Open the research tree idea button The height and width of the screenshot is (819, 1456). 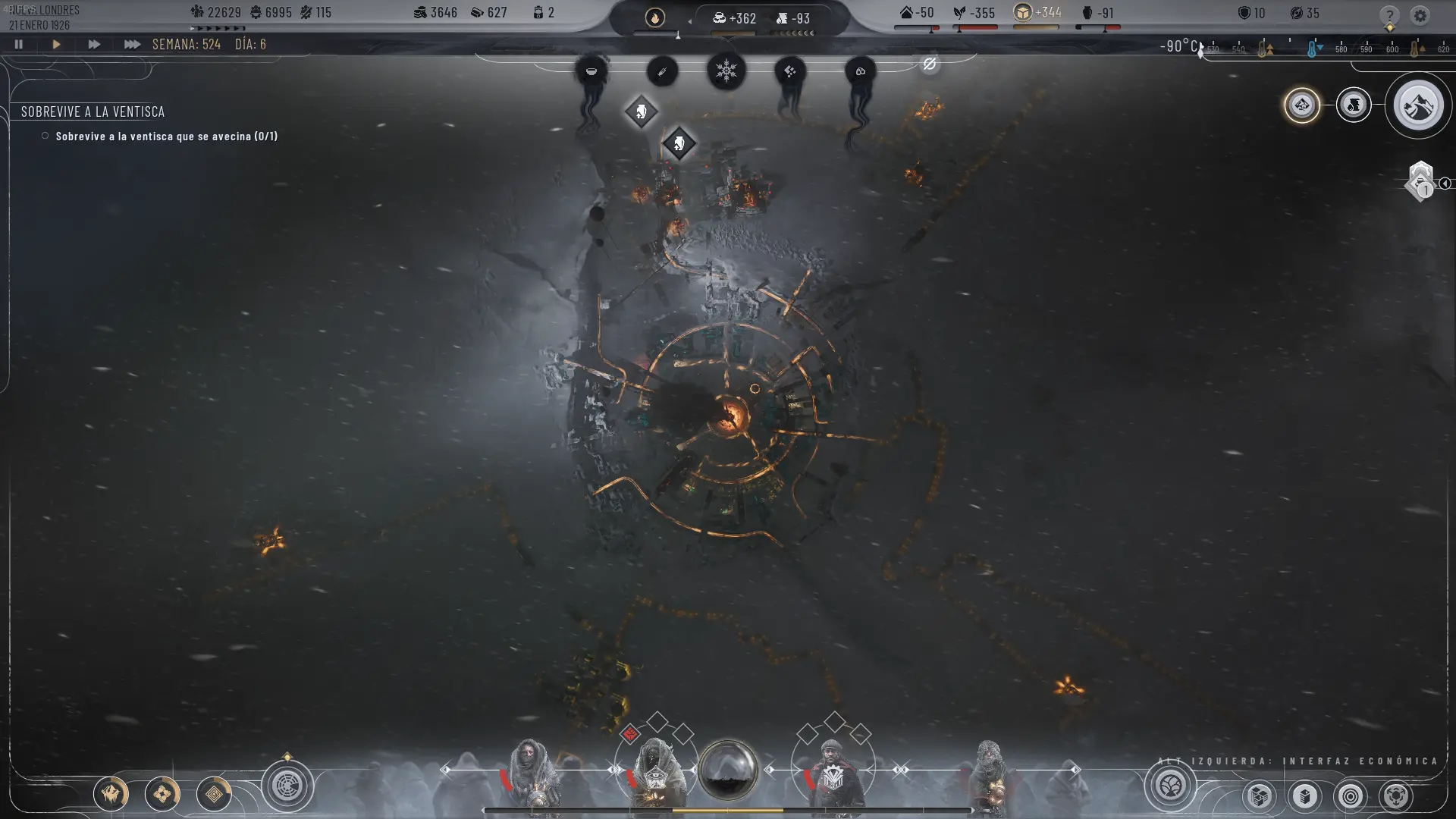1171,786
